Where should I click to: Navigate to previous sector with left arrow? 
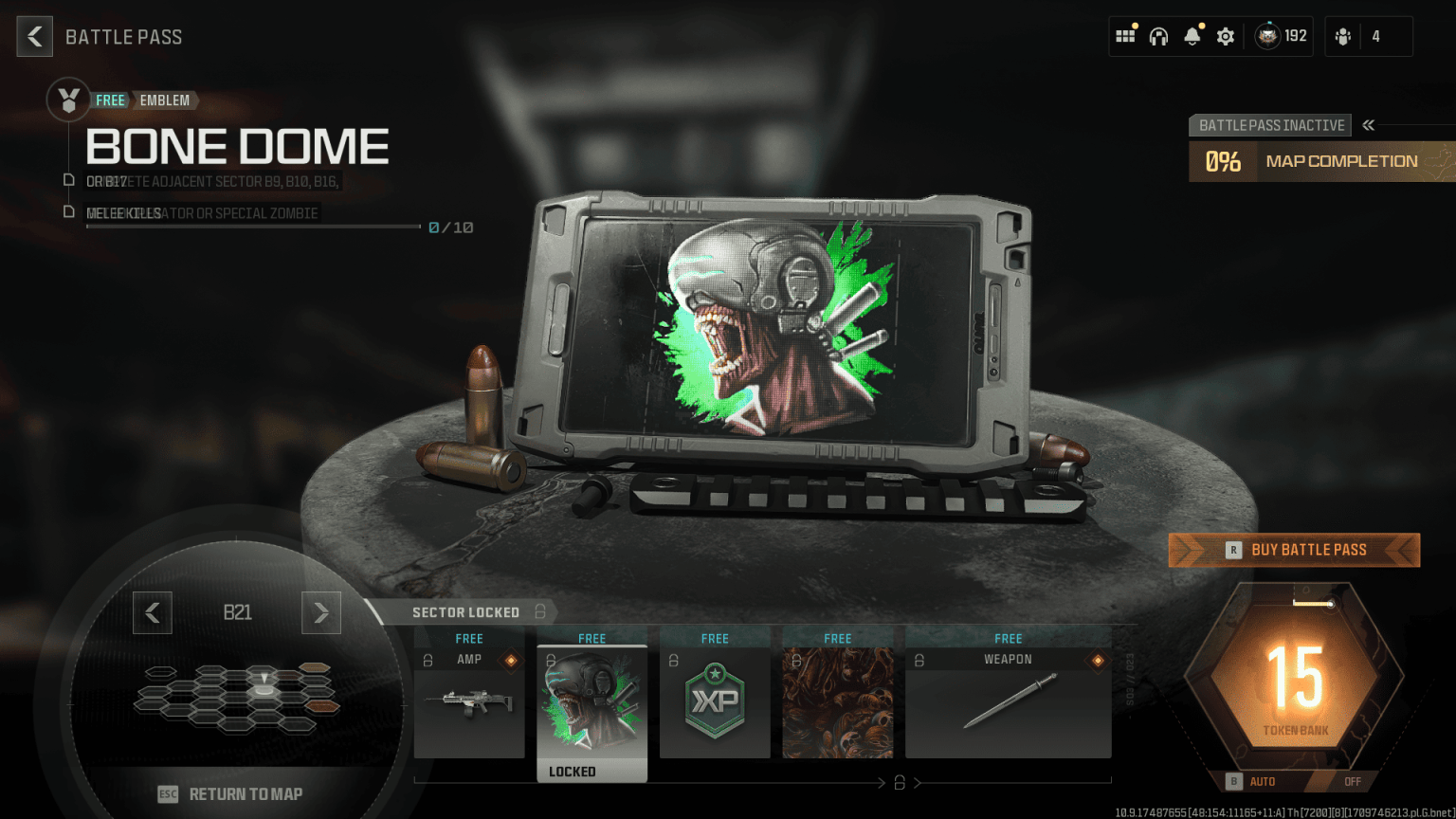153,612
